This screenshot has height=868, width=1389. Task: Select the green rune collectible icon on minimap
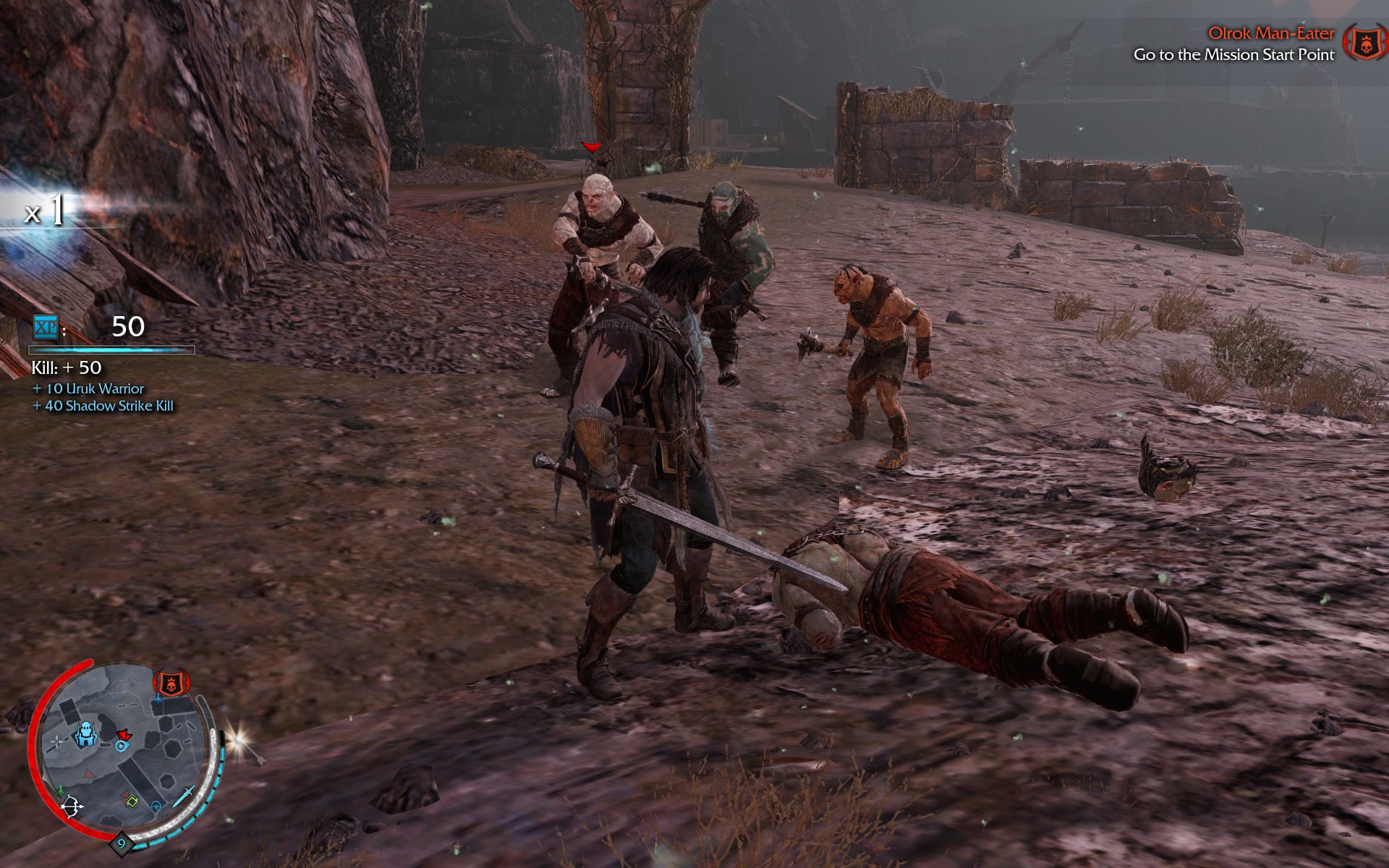point(132,801)
